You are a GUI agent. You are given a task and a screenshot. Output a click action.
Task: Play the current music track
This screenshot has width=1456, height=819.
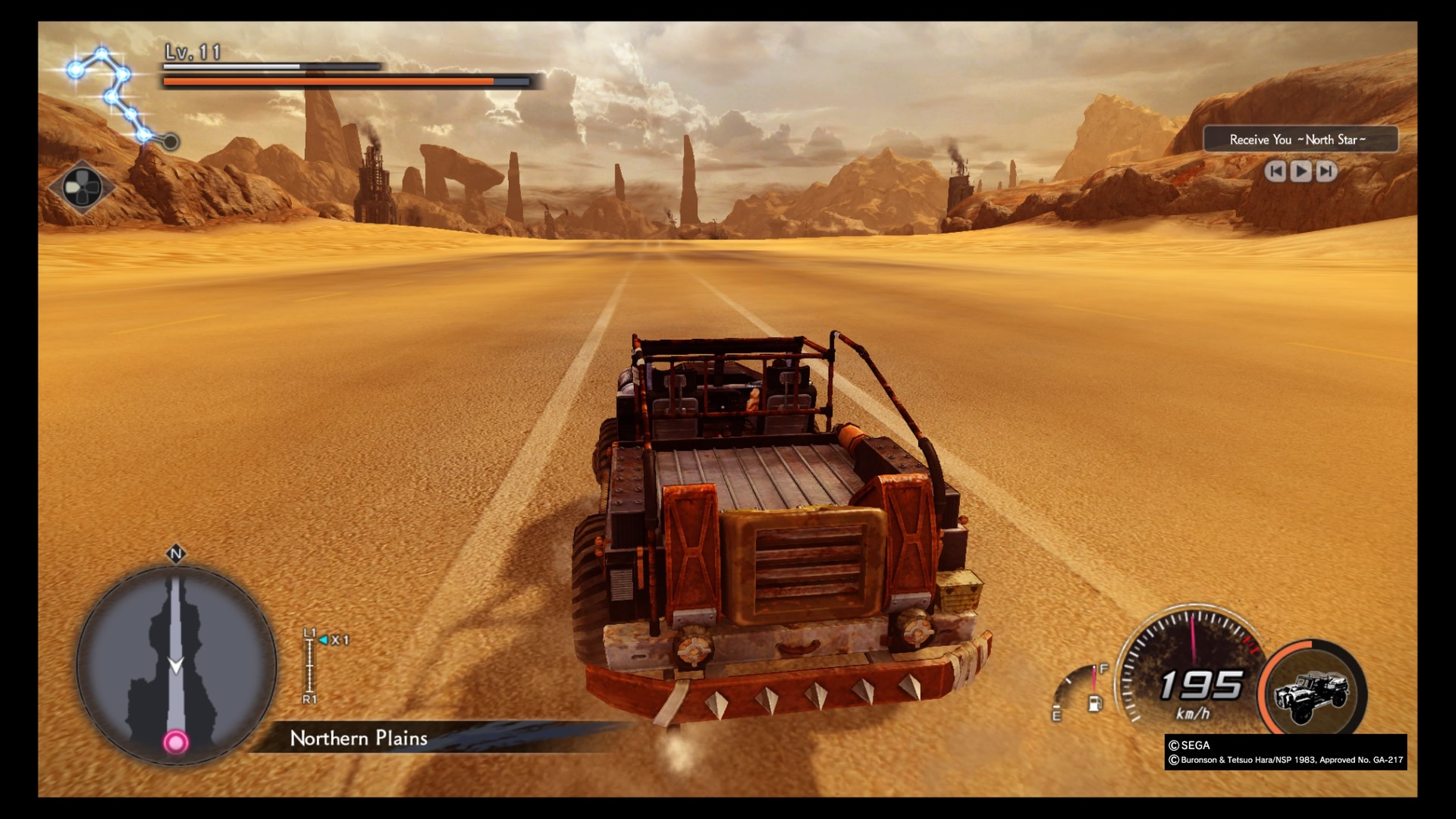click(1301, 171)
